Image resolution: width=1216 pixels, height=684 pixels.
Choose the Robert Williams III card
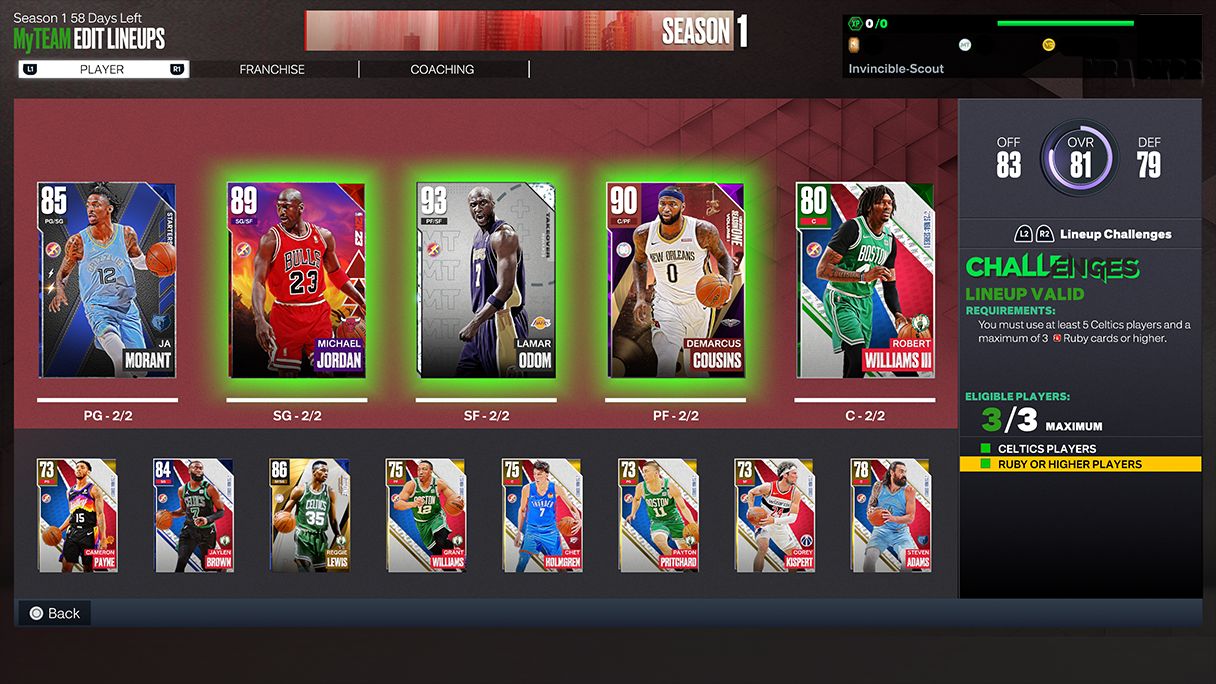coord(865,280)
